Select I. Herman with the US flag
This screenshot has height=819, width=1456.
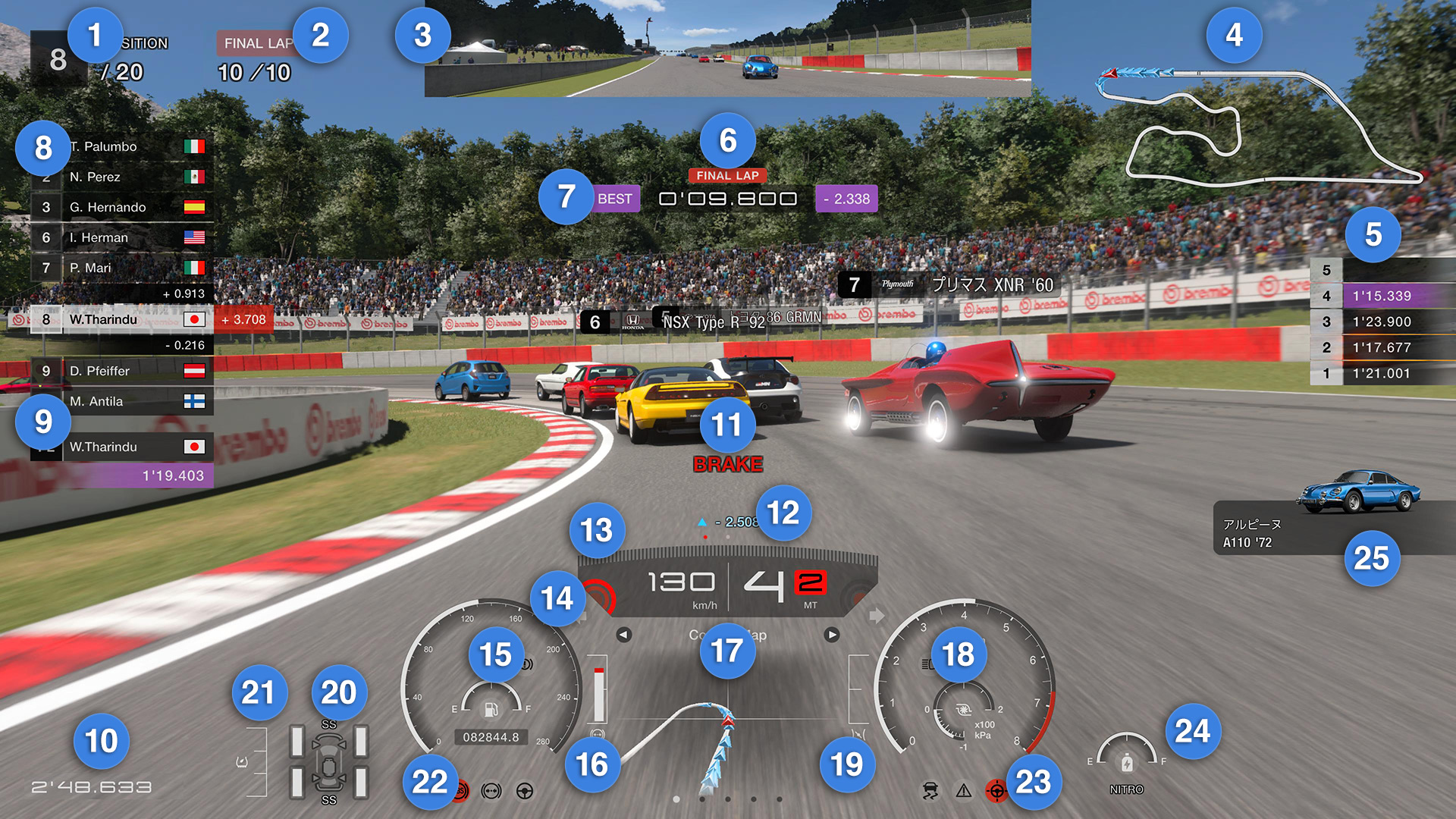tap(121, 237)
